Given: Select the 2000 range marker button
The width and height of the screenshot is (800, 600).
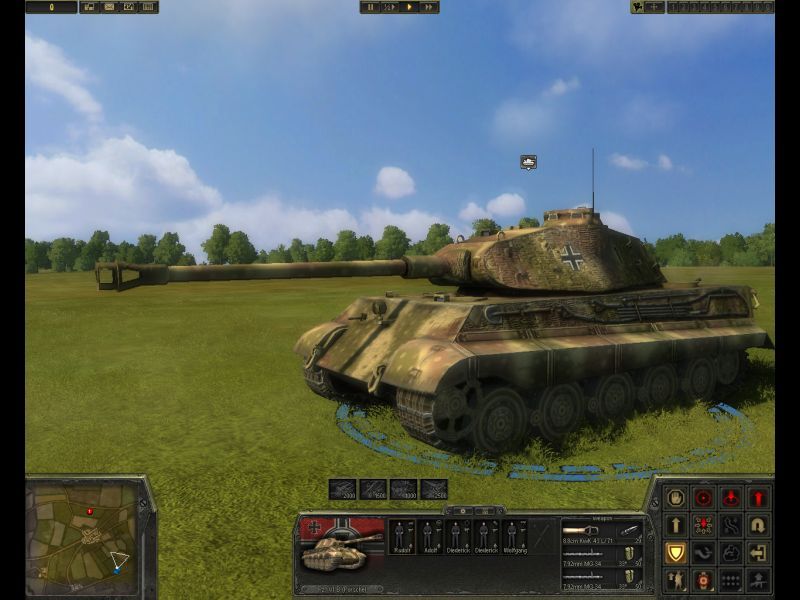Looking at the screenshot, I should 342,489.
